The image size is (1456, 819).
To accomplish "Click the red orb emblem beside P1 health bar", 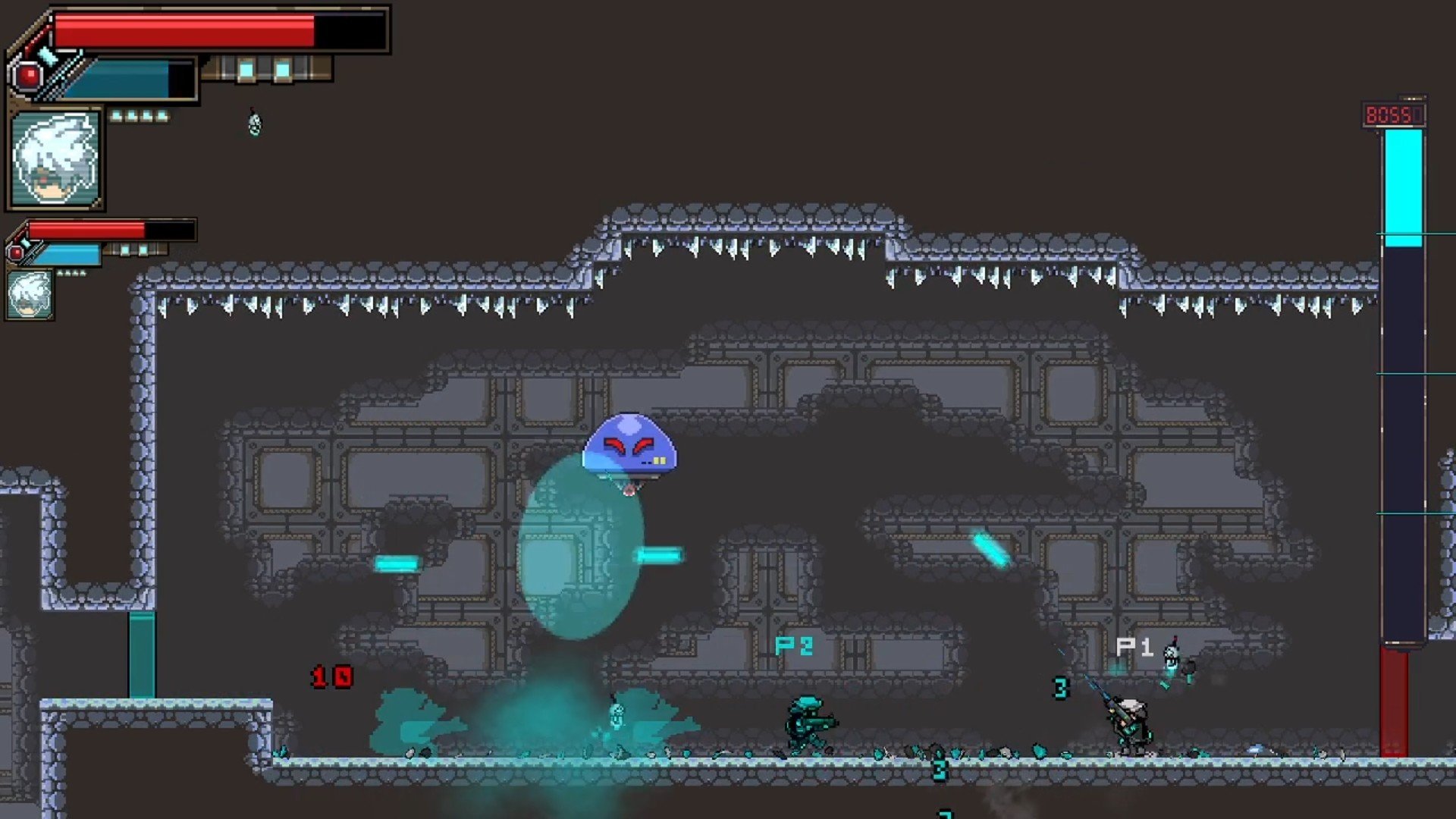I will pos(27,74).
